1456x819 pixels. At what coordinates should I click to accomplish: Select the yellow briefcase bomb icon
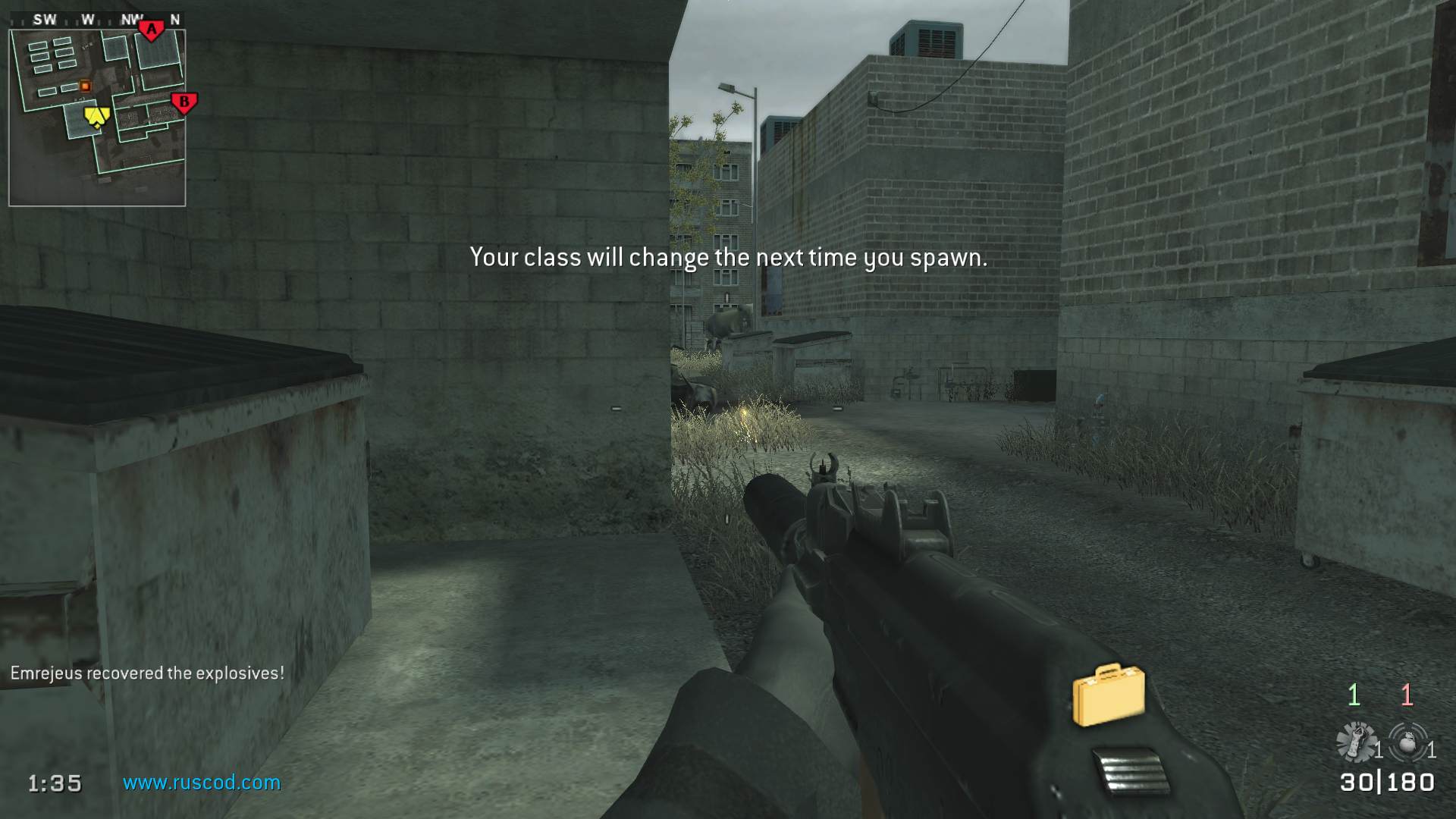click(x=1108, y=694)
